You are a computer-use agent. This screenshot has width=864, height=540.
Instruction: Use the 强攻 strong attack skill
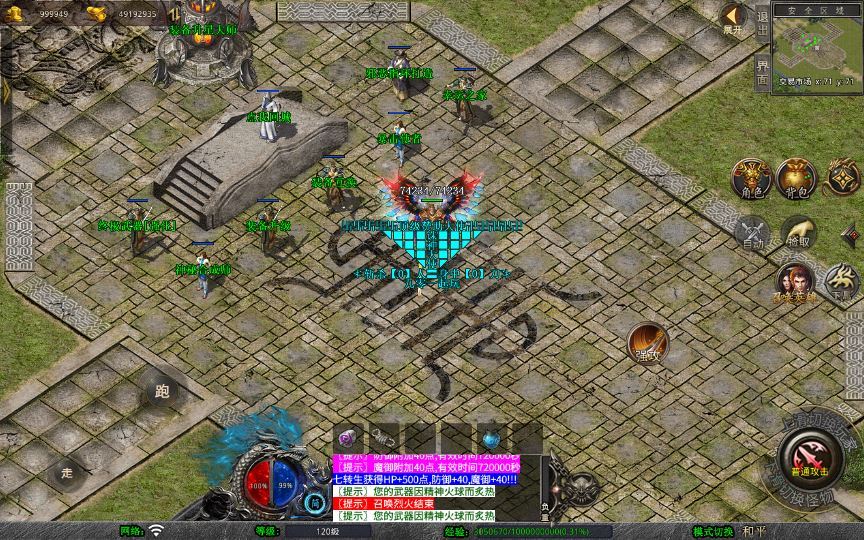coord(648,343)
